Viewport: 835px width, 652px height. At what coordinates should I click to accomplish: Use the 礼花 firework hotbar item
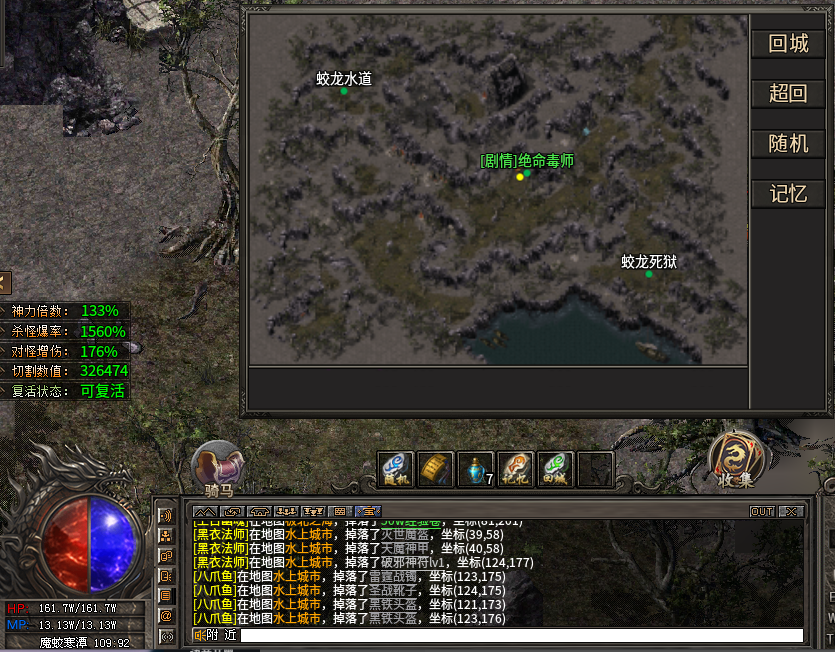(515, 469)
